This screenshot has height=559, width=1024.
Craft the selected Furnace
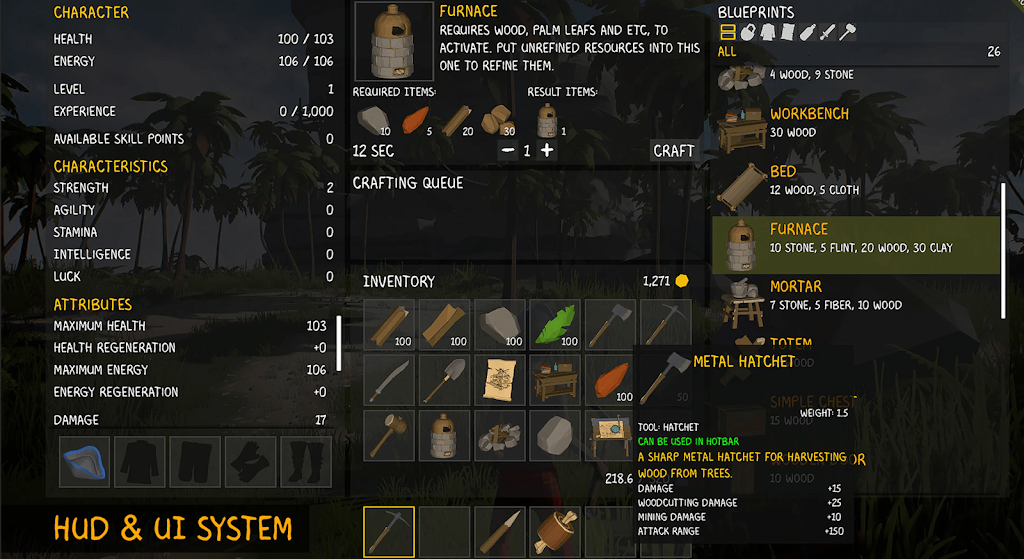673,151
